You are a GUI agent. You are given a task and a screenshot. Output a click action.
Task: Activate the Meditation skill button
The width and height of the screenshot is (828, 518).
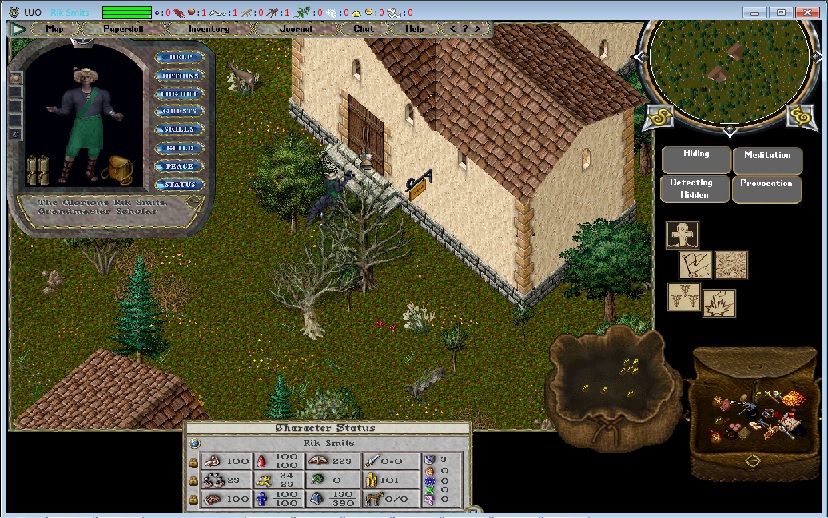tap(767, 157)
